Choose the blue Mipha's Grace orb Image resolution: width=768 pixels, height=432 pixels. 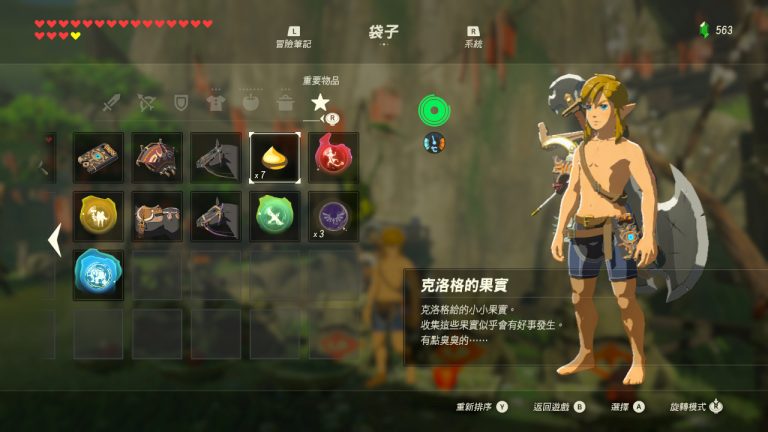point(98,274)
